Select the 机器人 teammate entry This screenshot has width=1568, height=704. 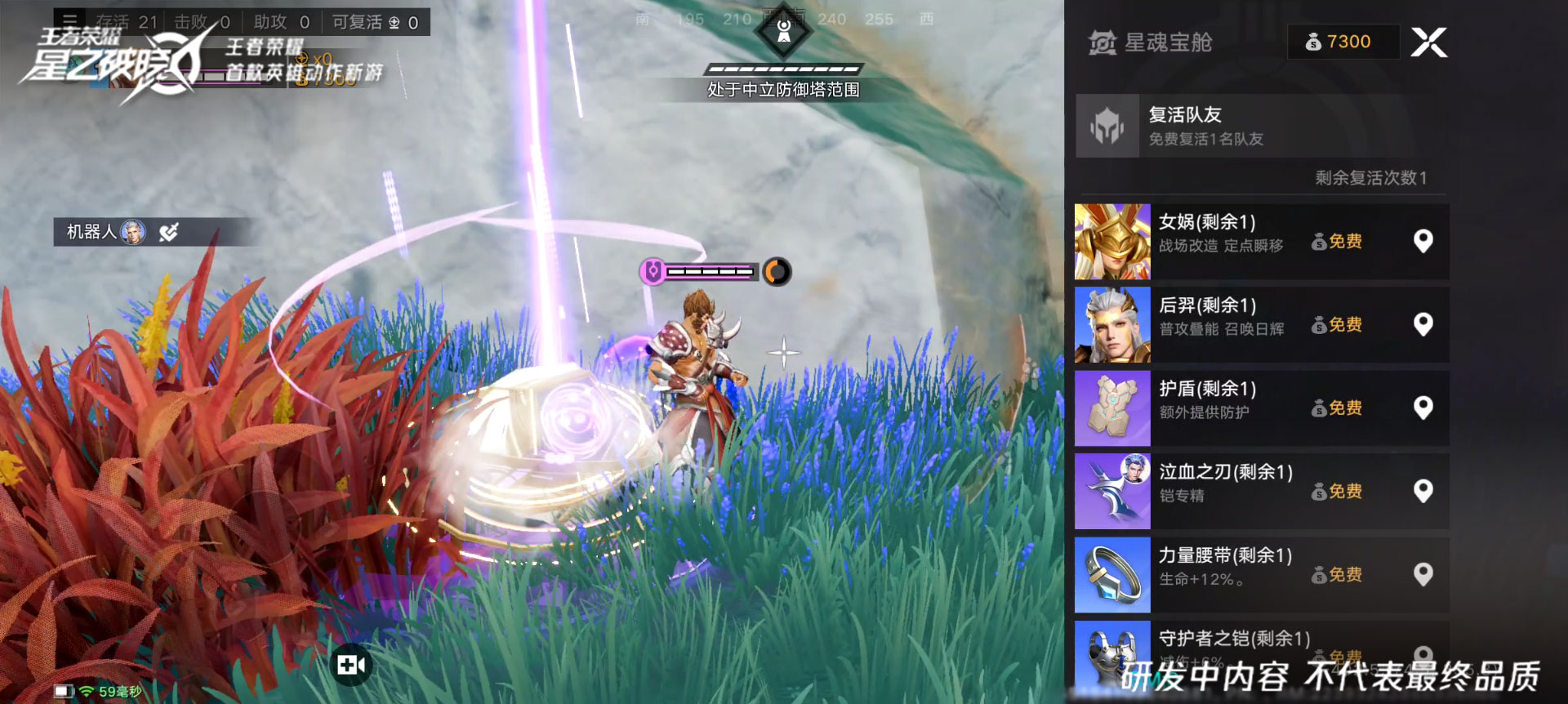tap(106, 232)
